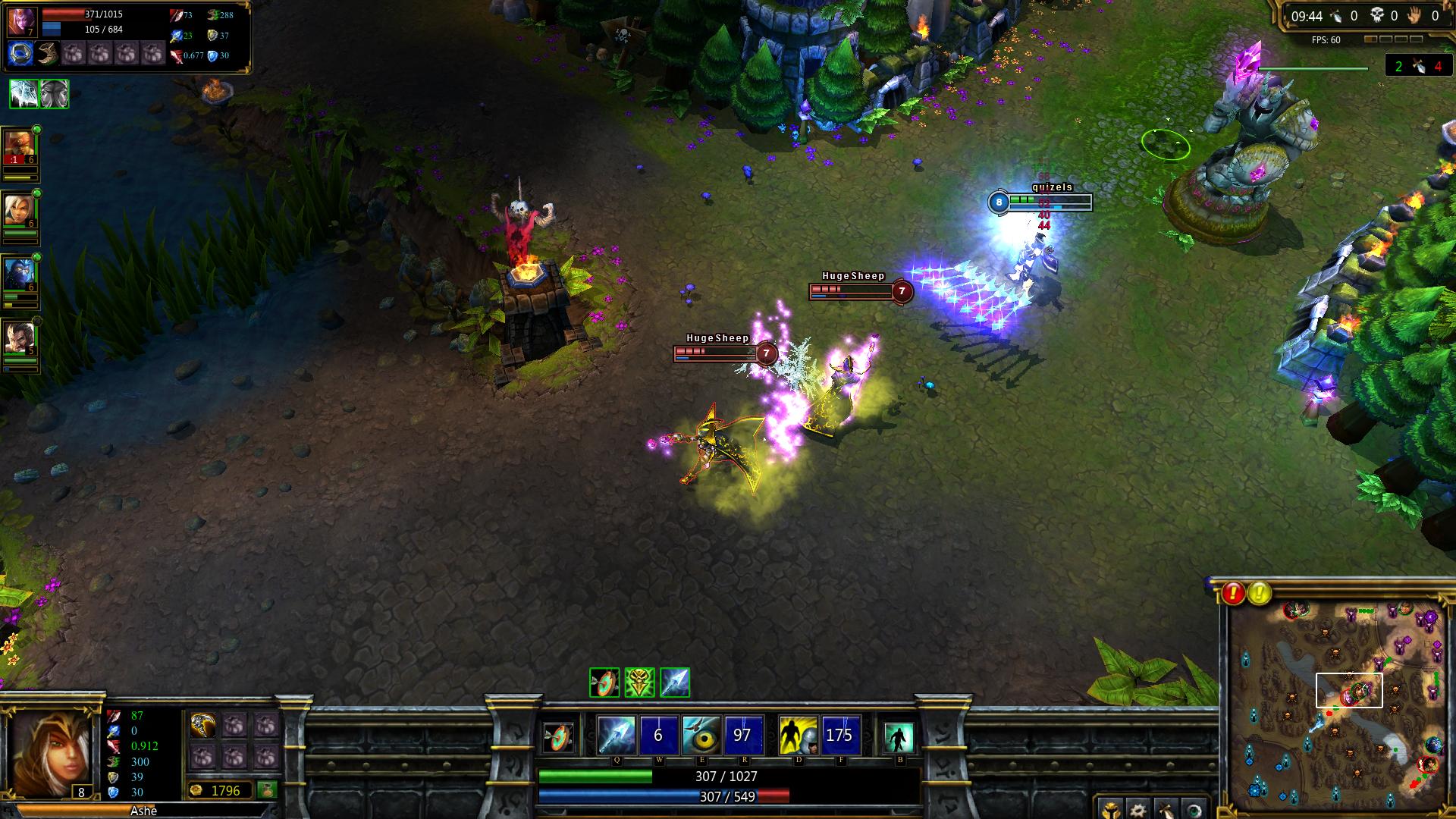1456x819 pixels.
Task: Open the item shop via gold bag
Action: pos(267,789)
